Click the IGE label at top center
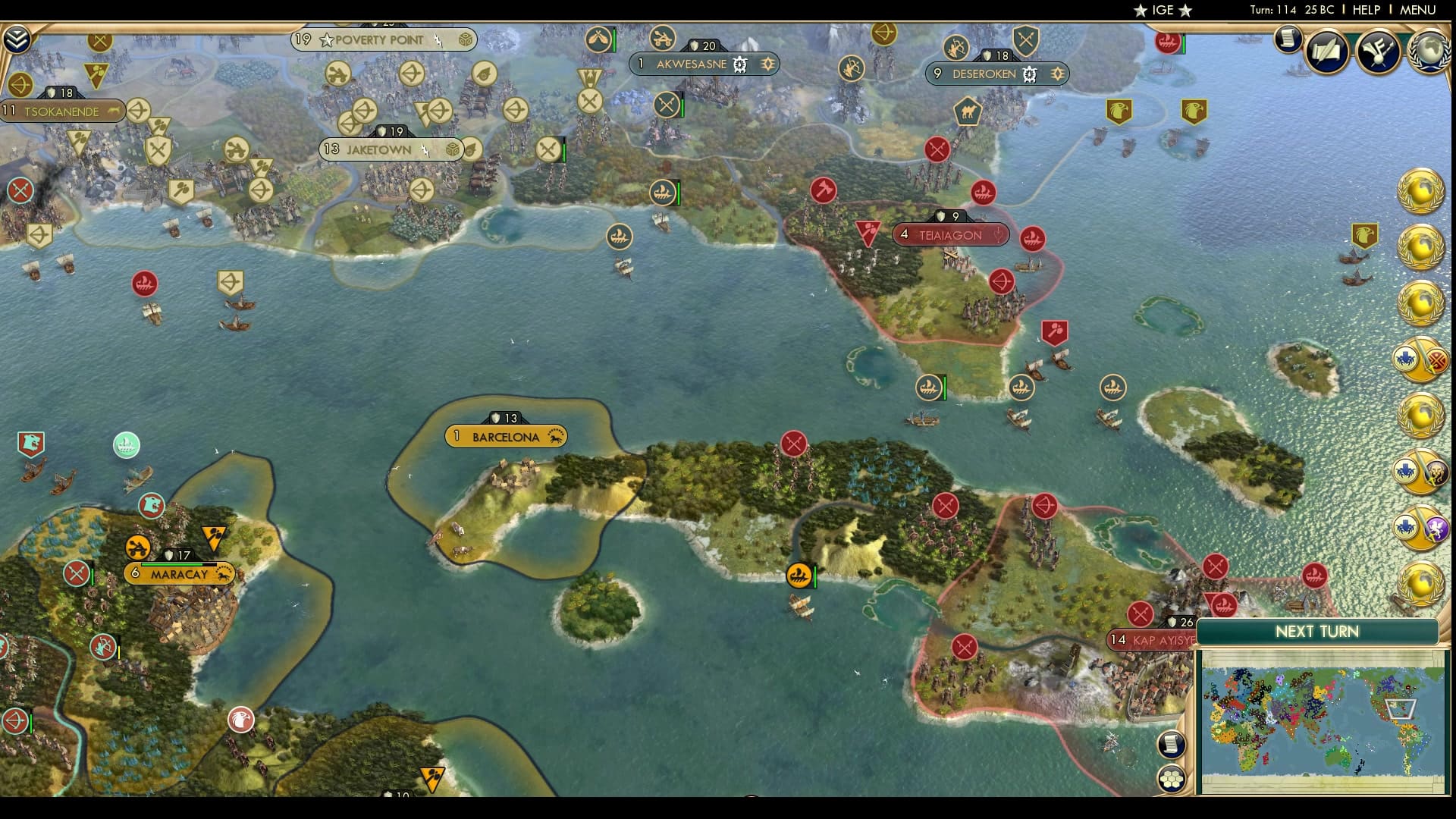The height and width of the screenshot is (819, 1456). click(x=1163, y=11)
